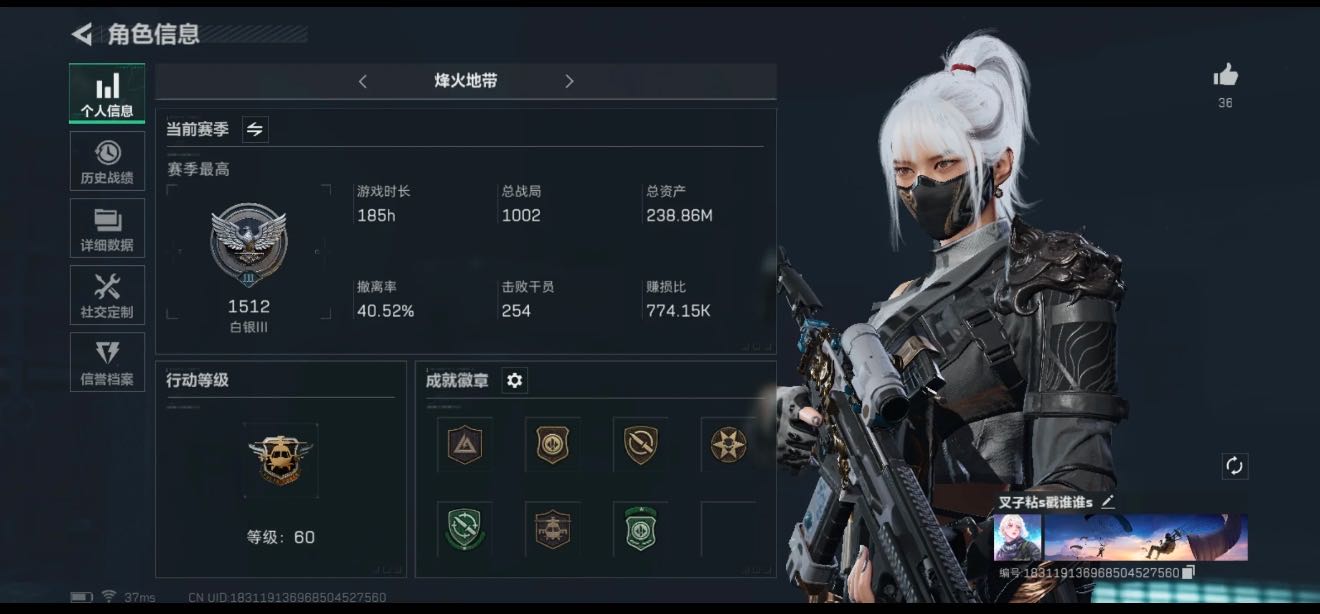This screenshot has width=1320, height=614.
Task: Select the 信誉档案 tab
Action: pyautogui.click(x=107, y=362)
